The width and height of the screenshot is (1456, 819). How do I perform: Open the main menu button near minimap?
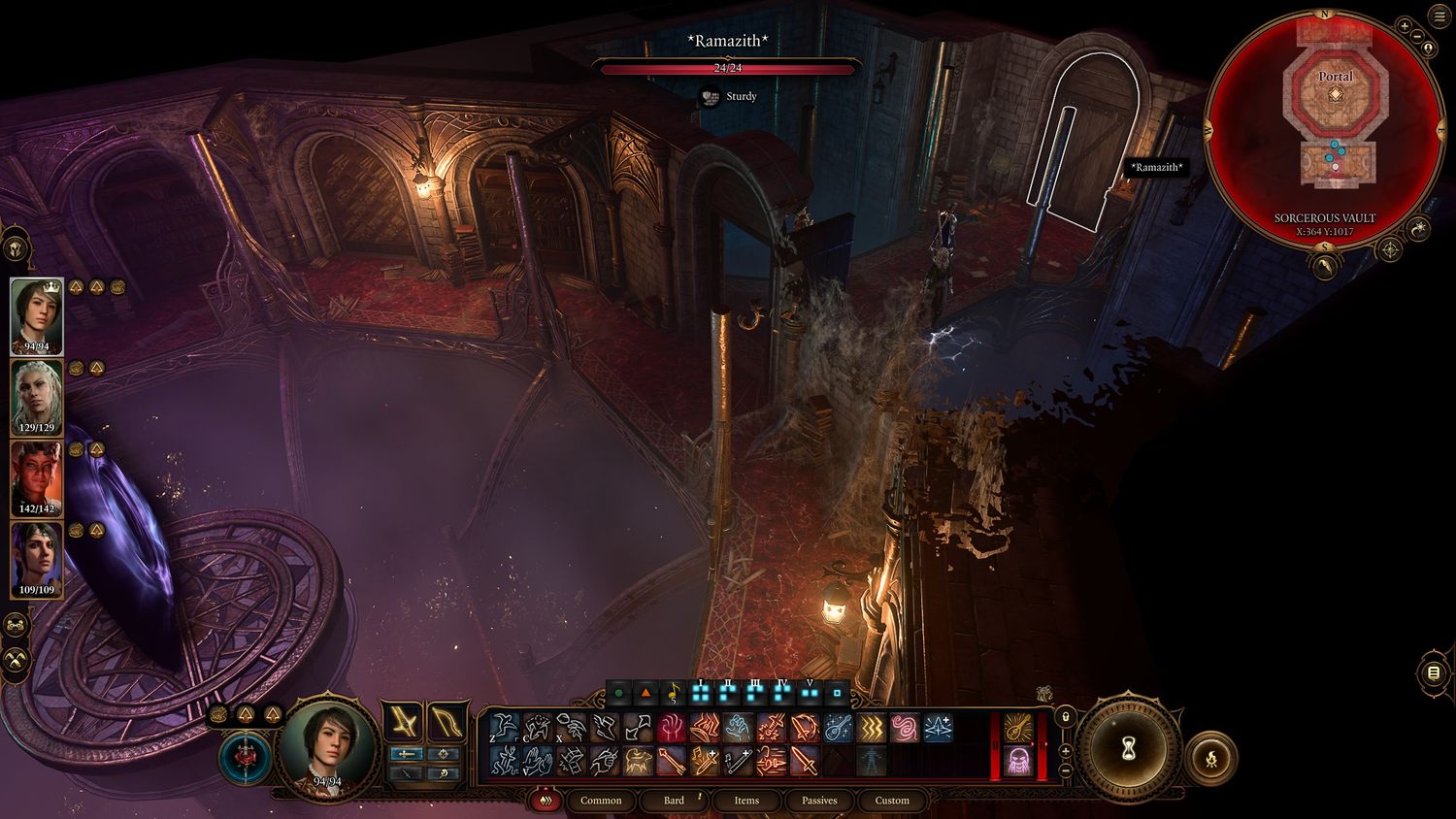tap(1440, 16)
